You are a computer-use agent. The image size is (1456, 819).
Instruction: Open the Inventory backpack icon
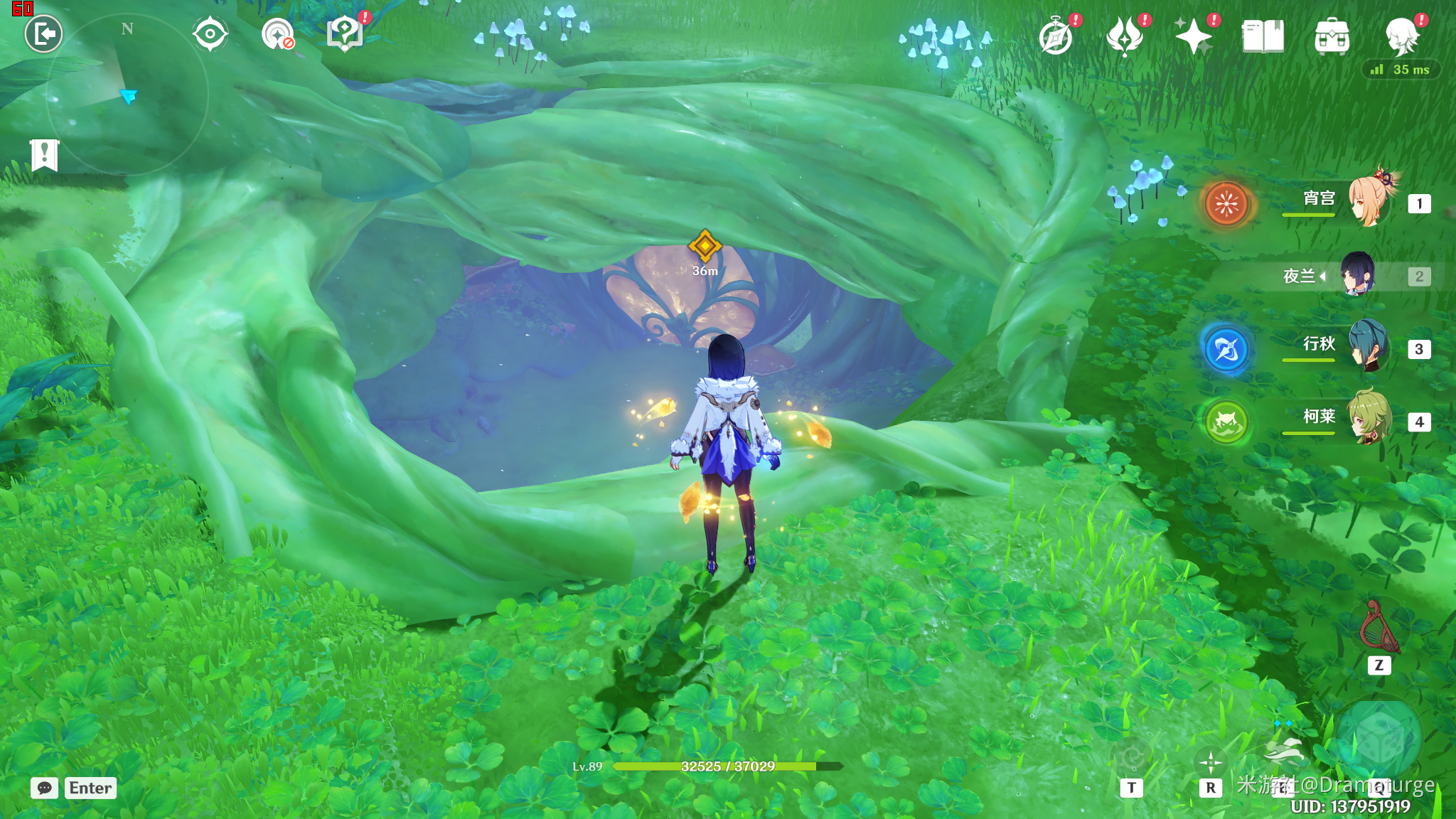coord(1332,37)
